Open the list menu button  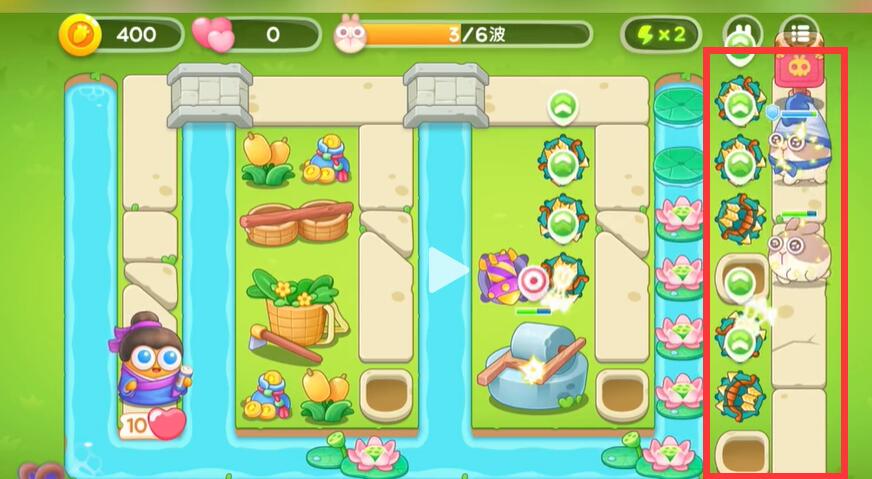pos(799,34)
